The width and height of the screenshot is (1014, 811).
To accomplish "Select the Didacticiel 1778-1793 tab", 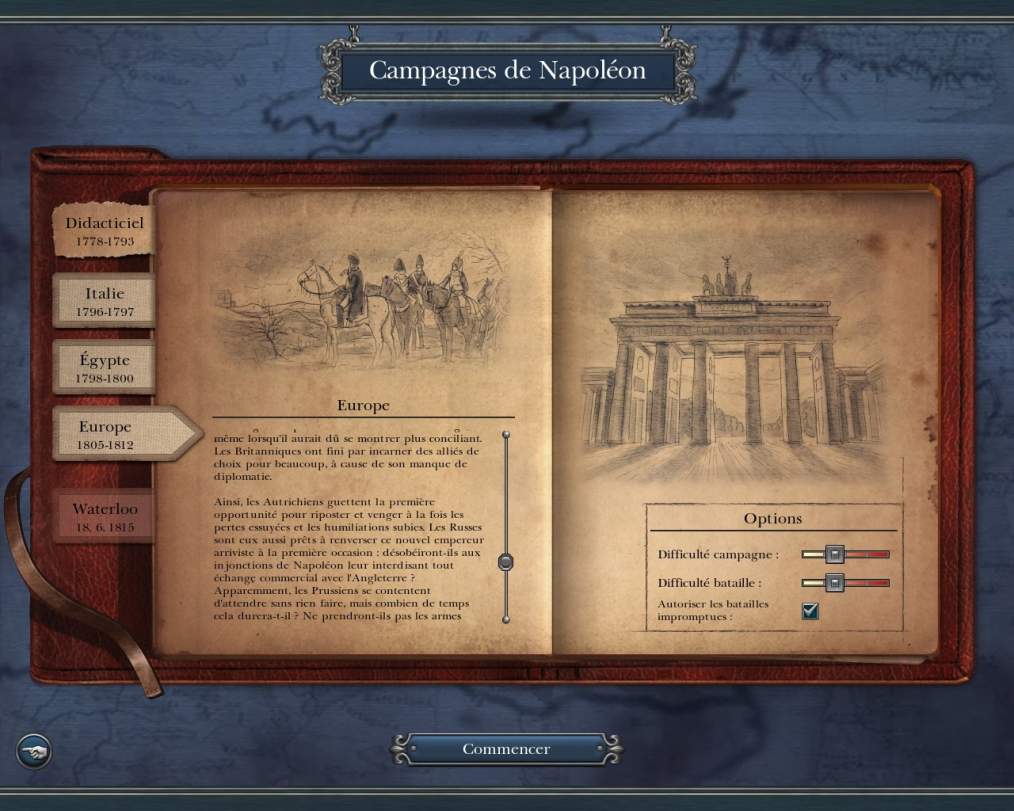I will (104, 231).
